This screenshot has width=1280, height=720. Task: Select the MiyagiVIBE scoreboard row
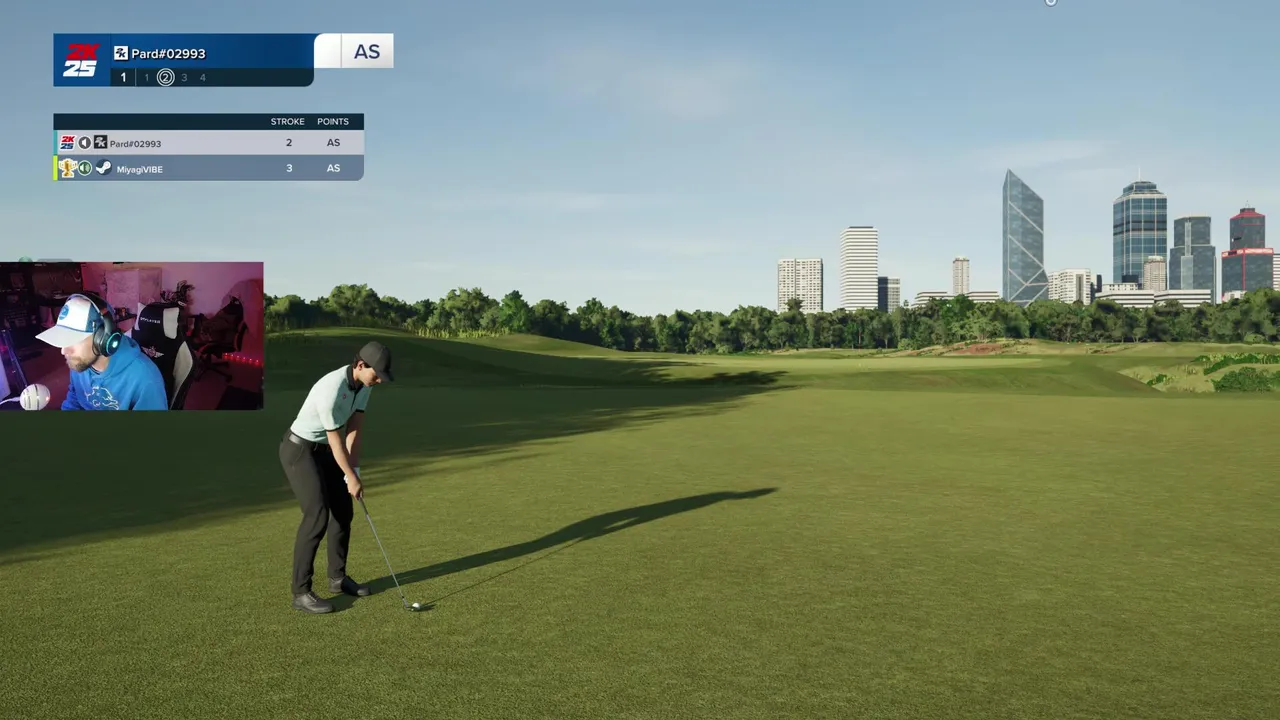pos(208,168)
